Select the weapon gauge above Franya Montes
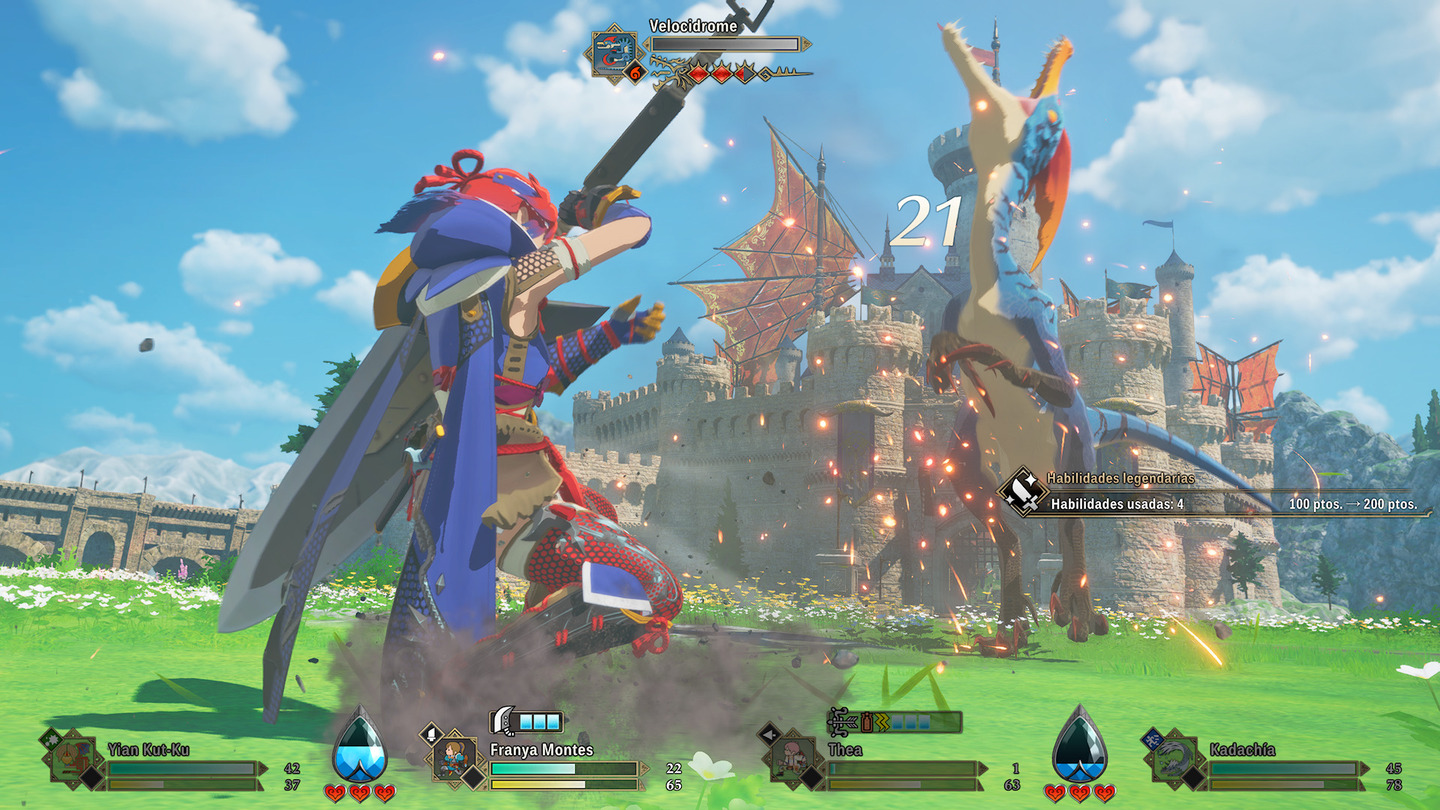1440x810 pixels. tap(527, 721)
